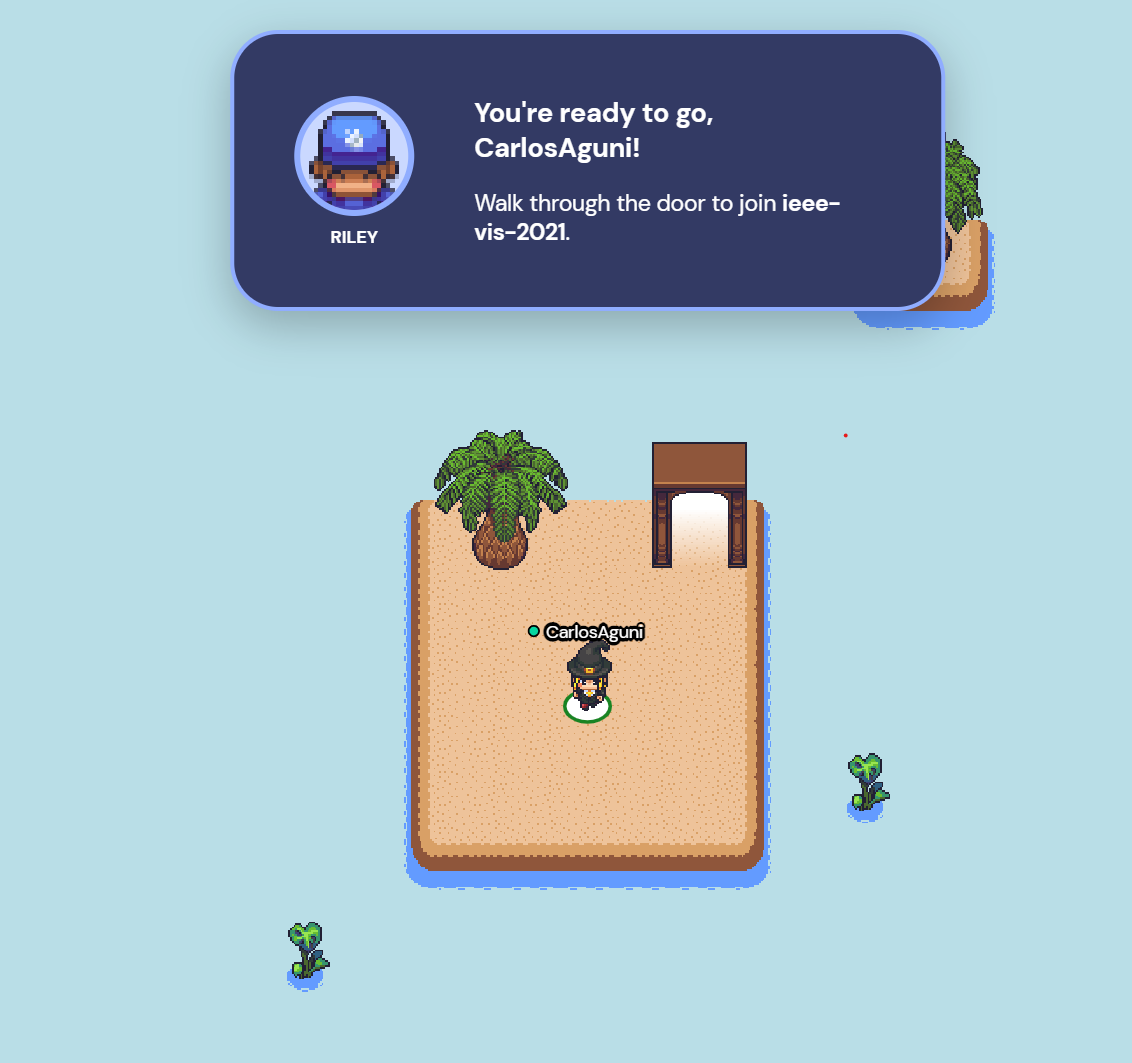Image resolution: width=1132 pixels, height=1063 pixels.
Task: Click Riley's portrait in the dialogue box
Action: (354, 156)
